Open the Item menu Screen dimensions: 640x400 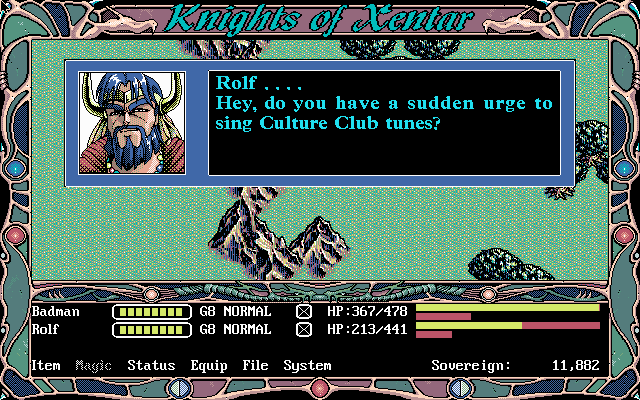pos(46,366)
